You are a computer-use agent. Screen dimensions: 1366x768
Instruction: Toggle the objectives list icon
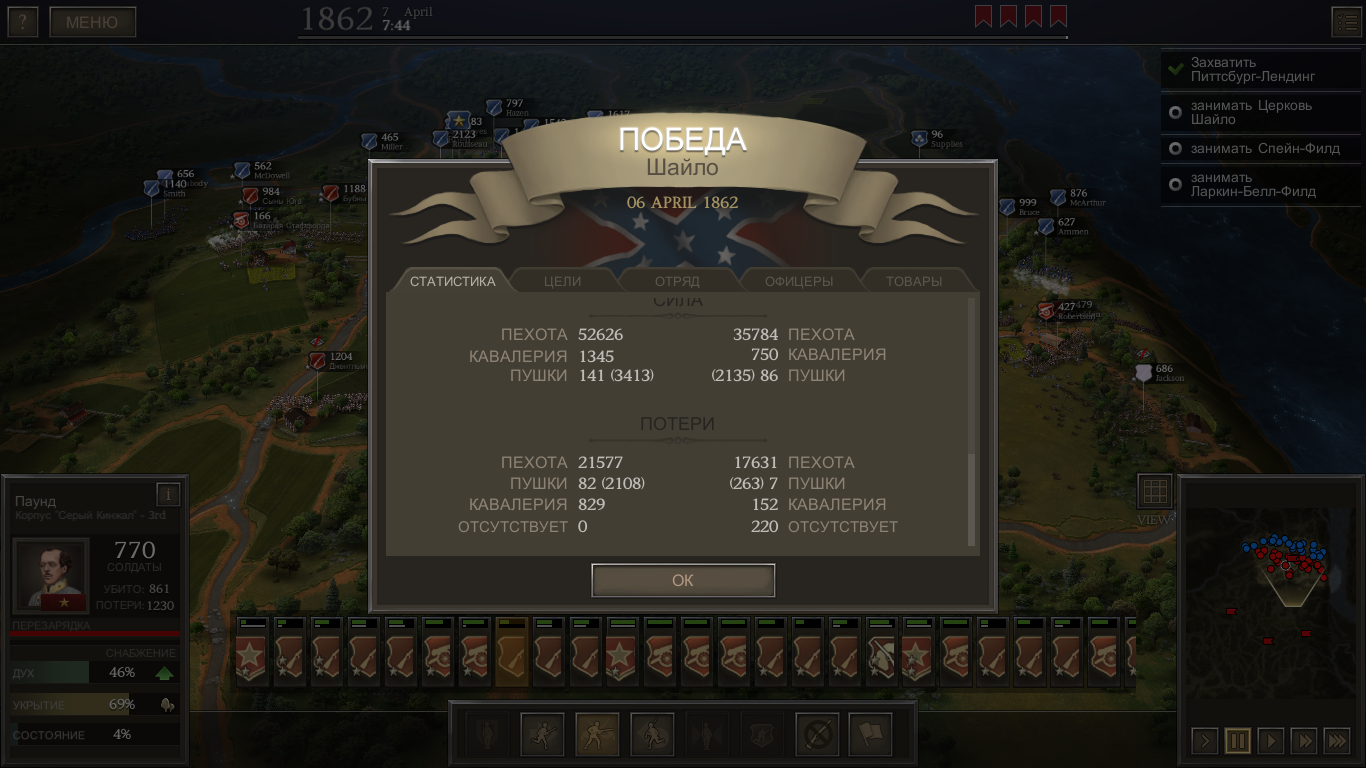point(1345,22)
